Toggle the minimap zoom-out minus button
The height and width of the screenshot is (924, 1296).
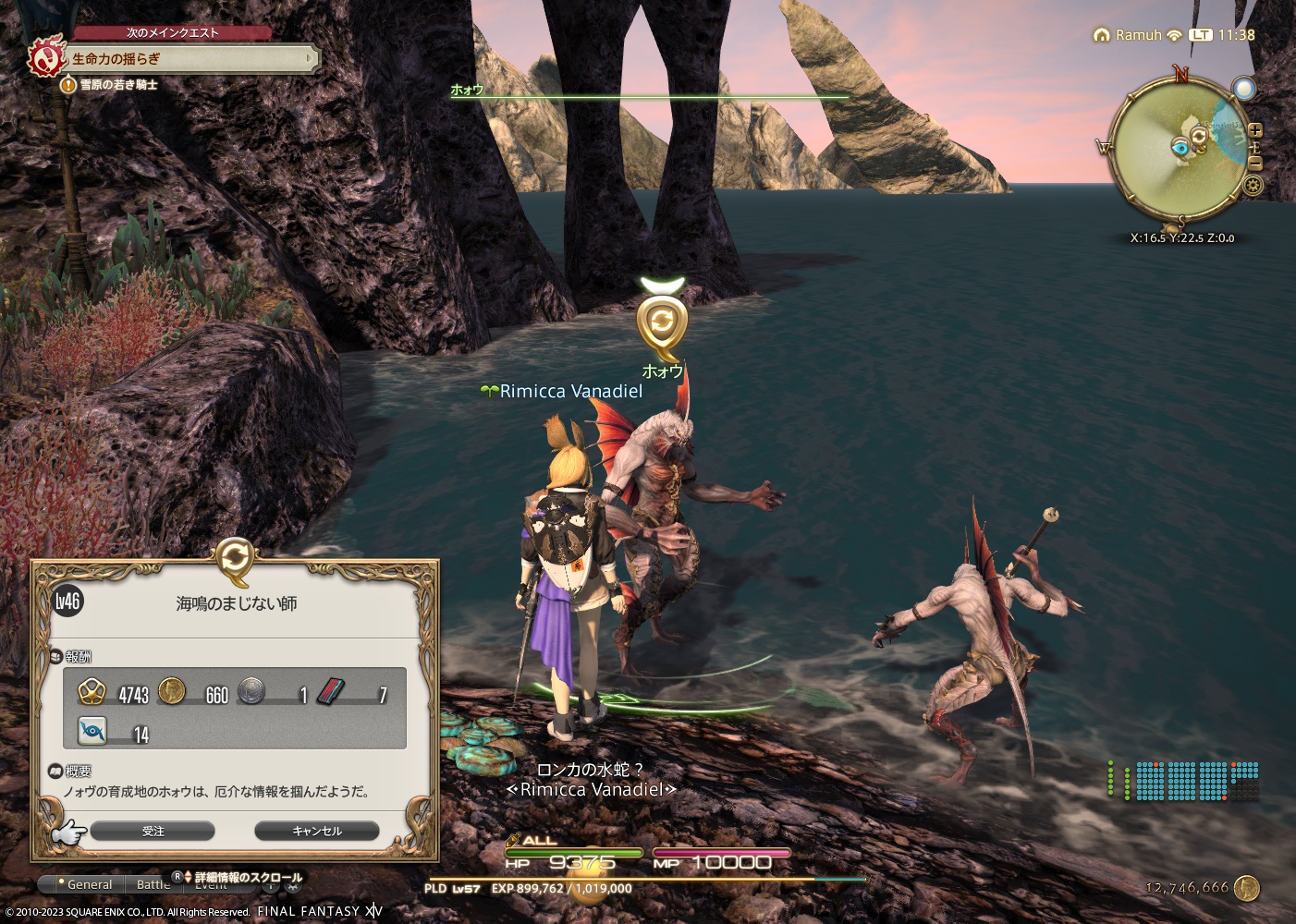pyautogui.click(x=1255, y=164)
